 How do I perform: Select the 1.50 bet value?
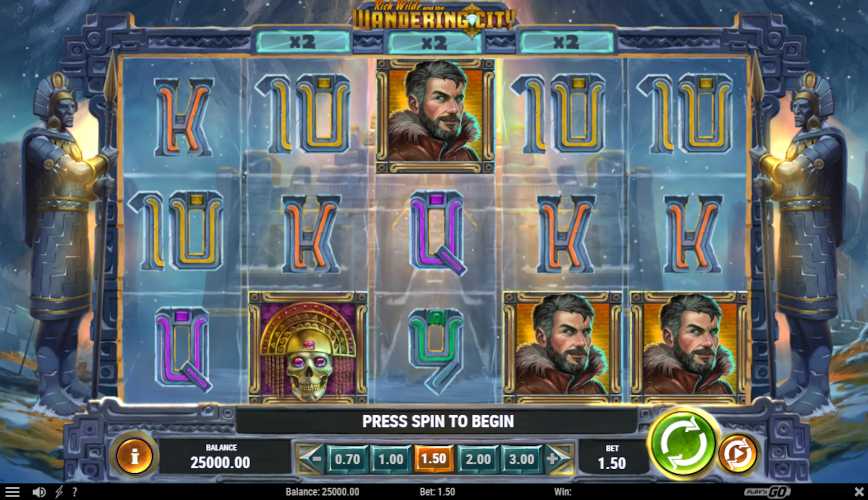coord(433,459)
